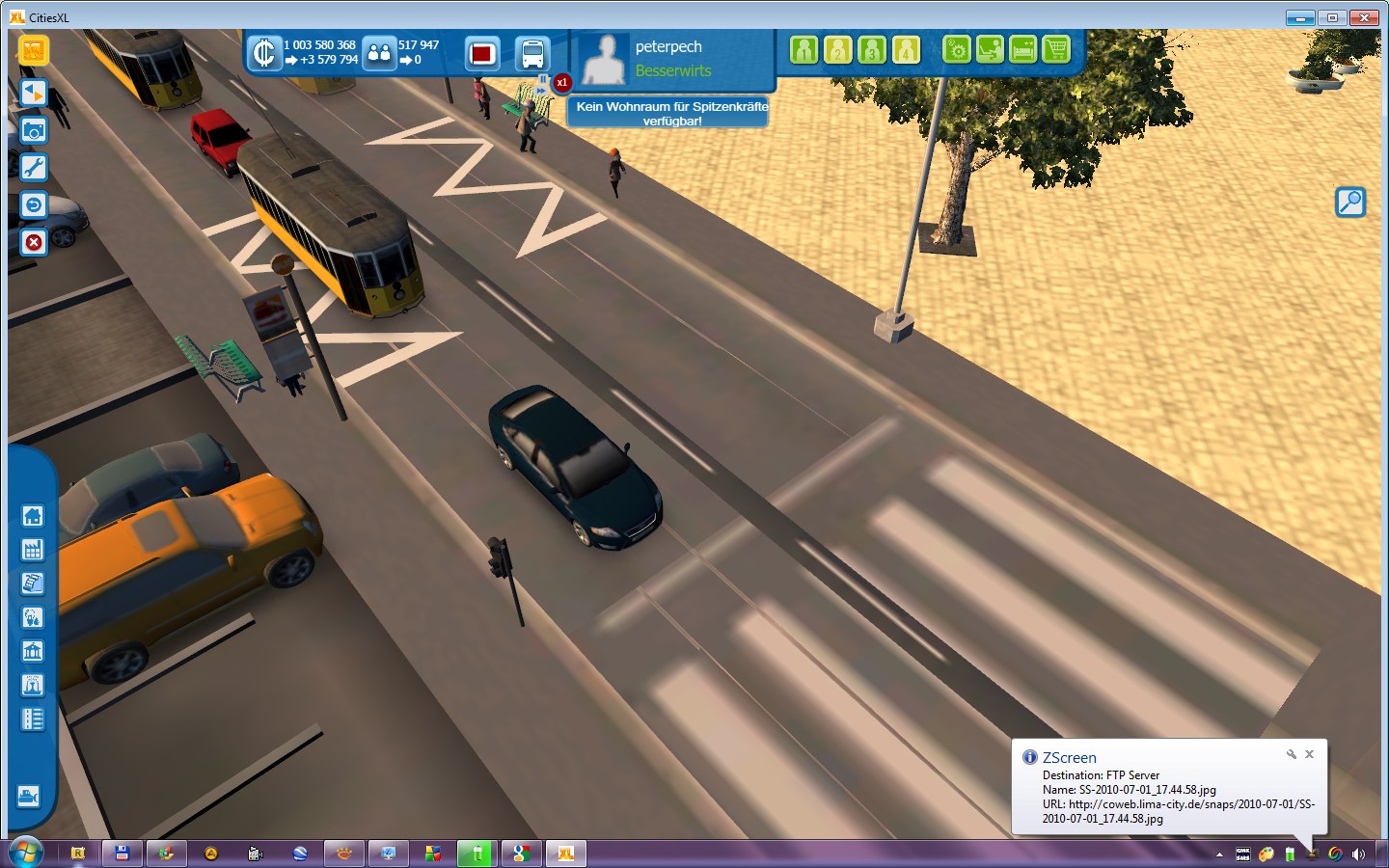Click the blue and orange arrows icon
The image size is (1389, 868).
pos(33,93)
